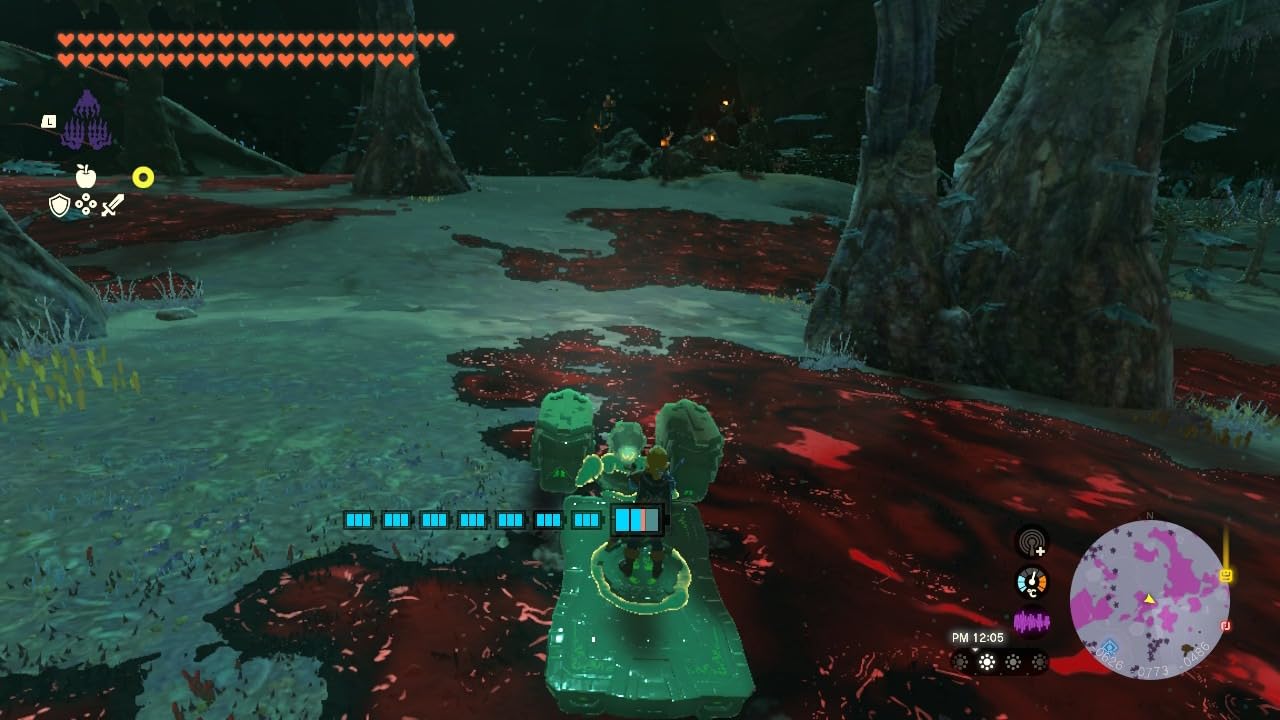Click the sensor plus icon
This screenshot has width=1280, height=720.
coord(1032,543)
